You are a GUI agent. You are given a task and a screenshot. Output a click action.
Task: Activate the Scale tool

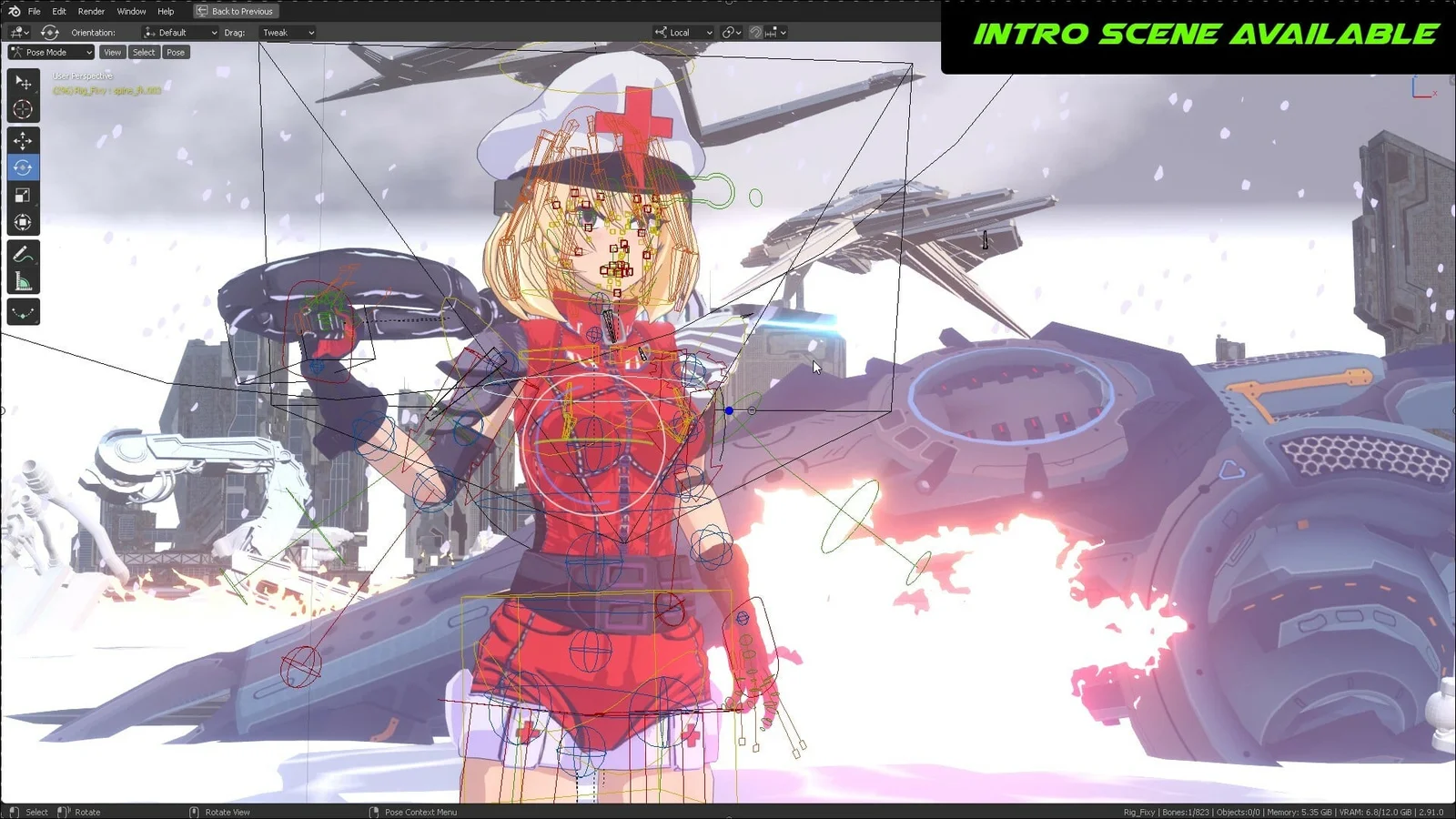[24, 194]
